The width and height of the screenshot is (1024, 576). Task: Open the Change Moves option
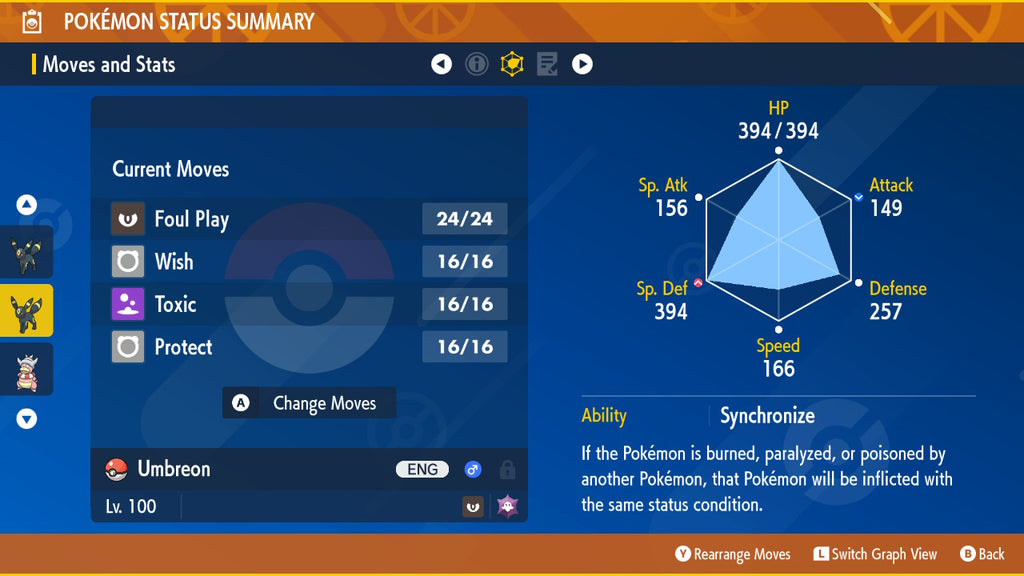(x=309, y=403)
